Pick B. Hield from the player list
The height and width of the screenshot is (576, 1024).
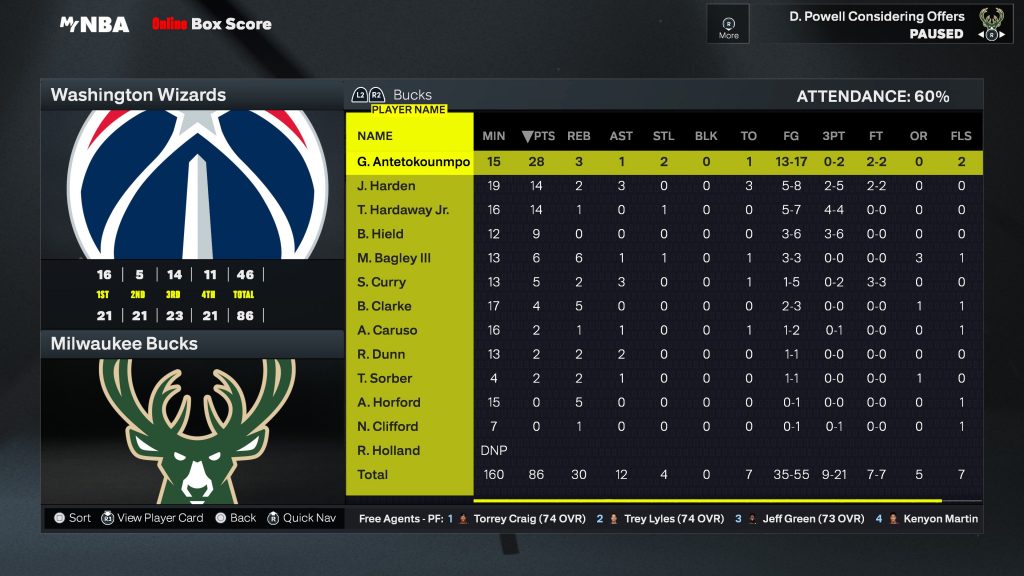point(380,234)
